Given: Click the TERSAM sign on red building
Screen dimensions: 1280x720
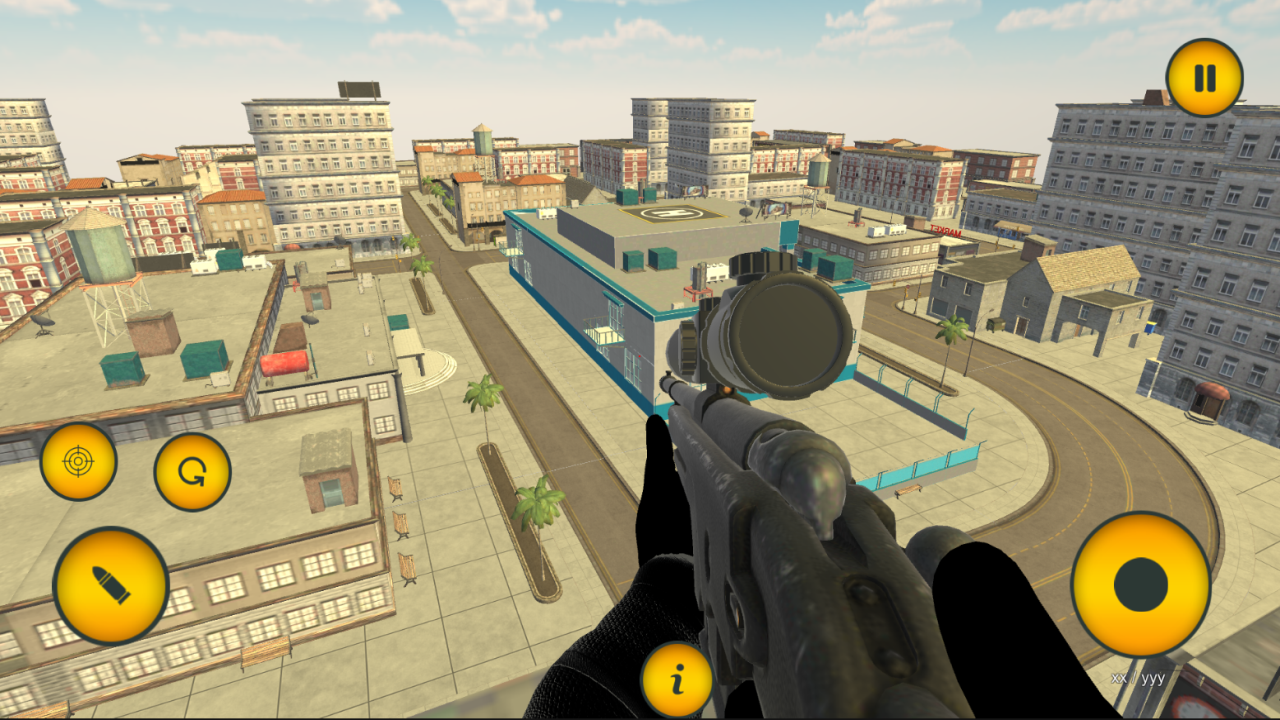Looking at the screenshot, I should [x=945, y=232].
